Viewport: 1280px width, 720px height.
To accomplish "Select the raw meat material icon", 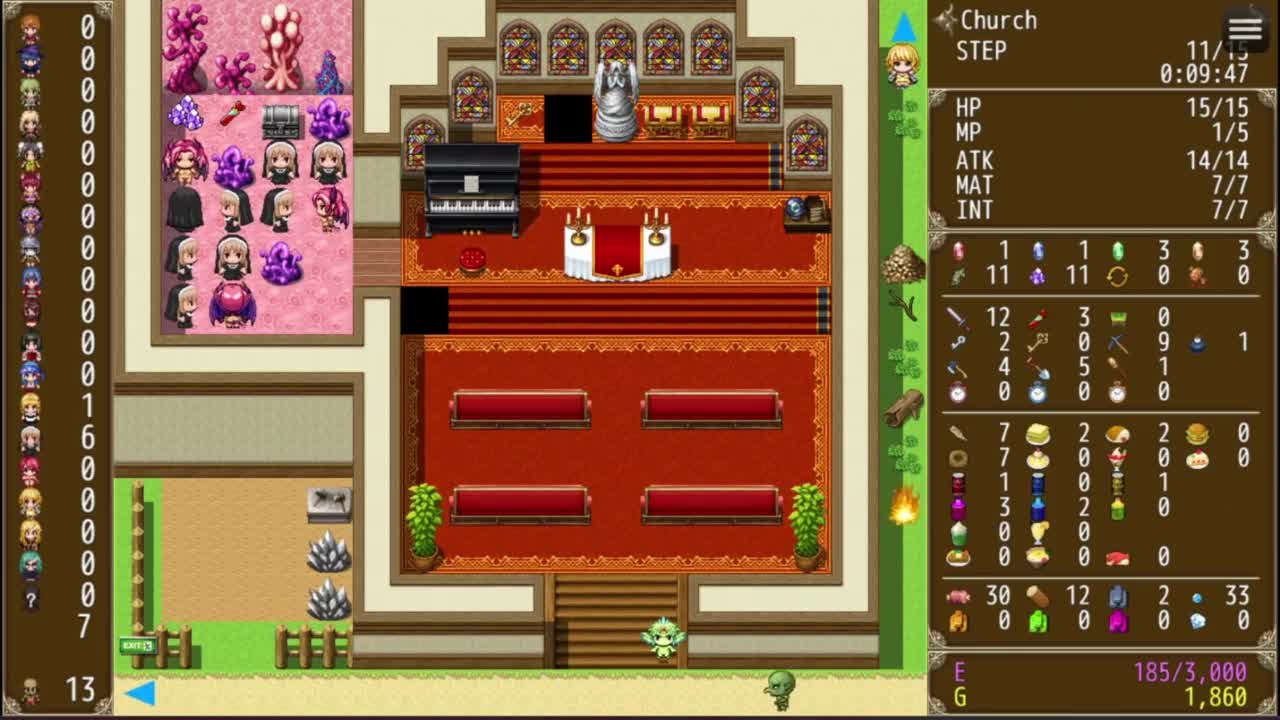I will (958, 596).
